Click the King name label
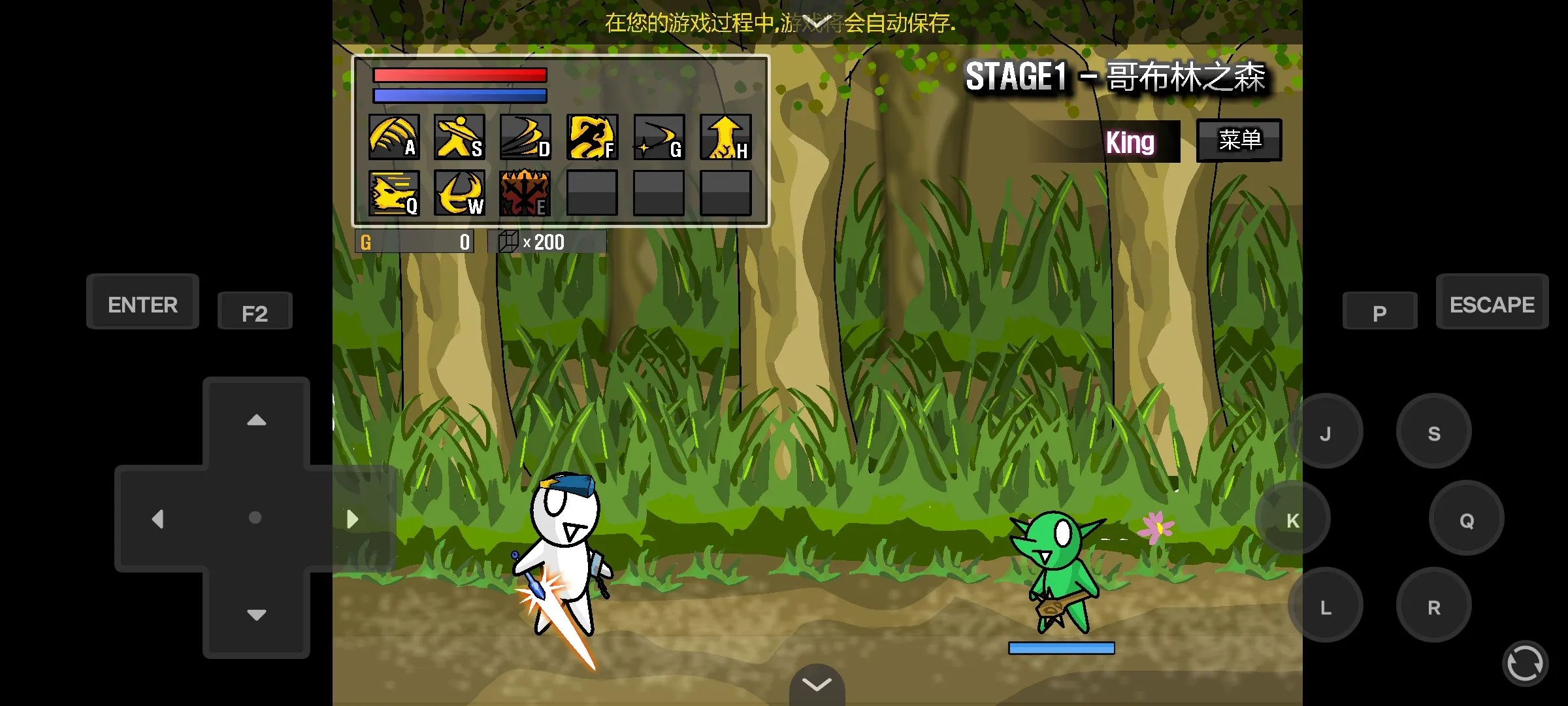1568x706 pixels. coord(1130,143)
